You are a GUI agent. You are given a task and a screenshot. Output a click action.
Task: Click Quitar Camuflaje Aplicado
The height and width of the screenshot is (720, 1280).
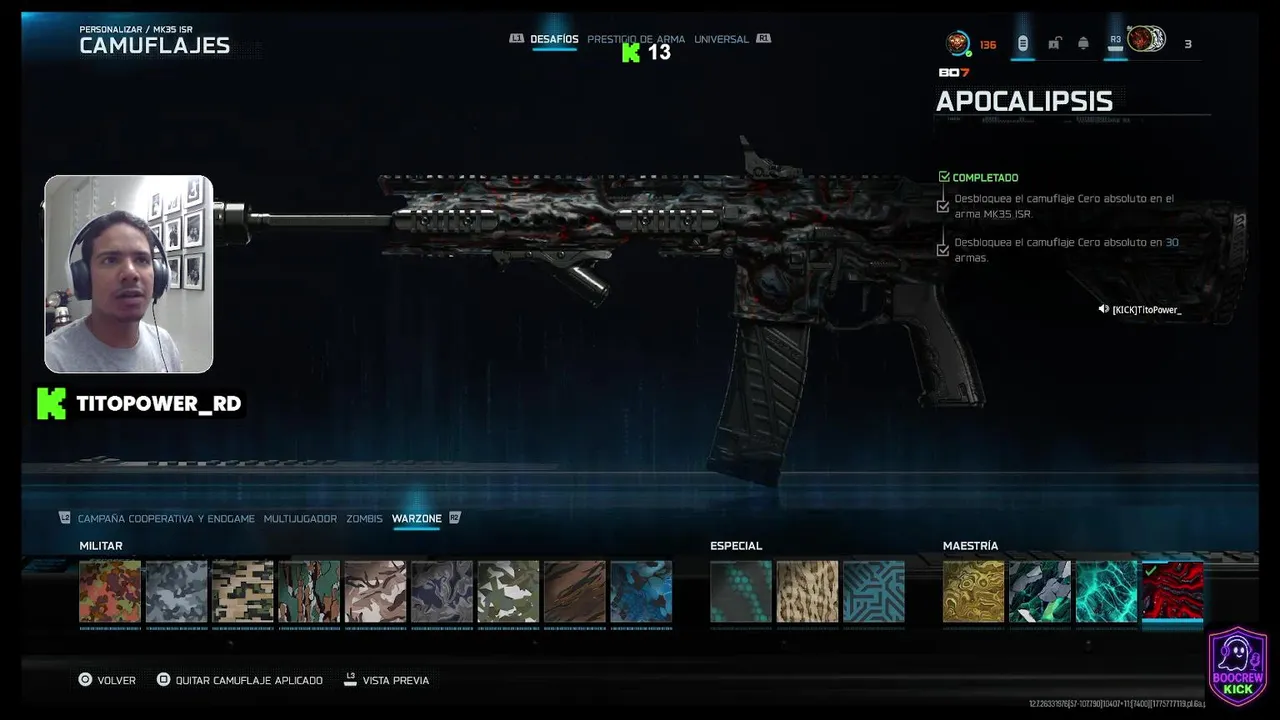click(240, 680)
